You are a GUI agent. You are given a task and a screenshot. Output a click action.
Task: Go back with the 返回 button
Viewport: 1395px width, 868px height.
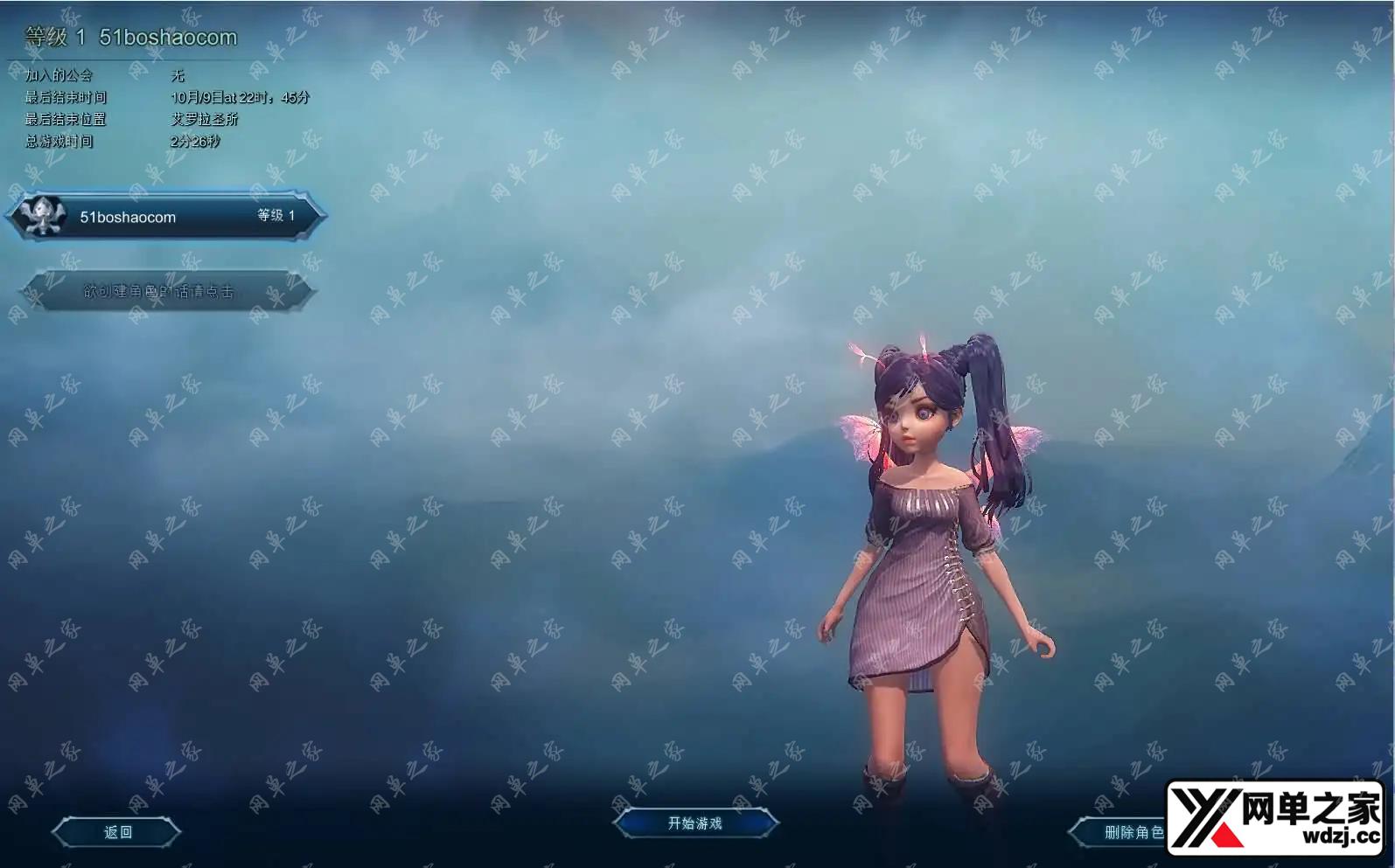[117, 832]
